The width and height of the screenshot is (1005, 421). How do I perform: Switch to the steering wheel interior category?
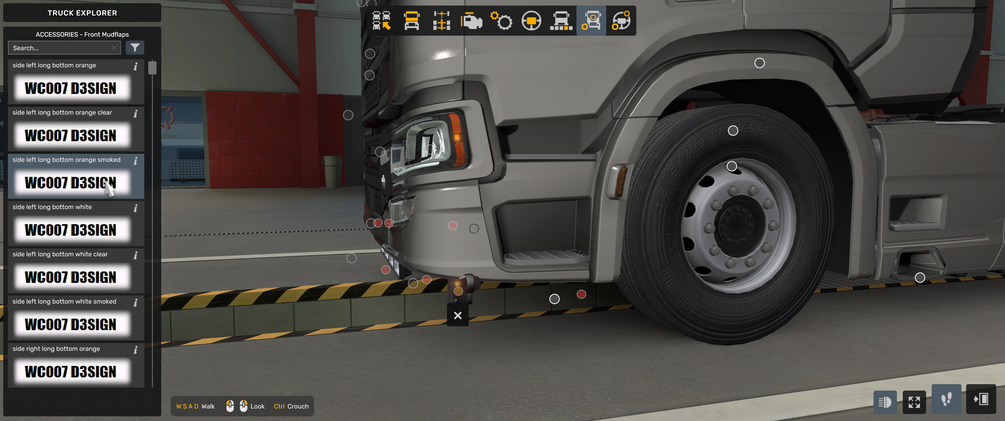point(532,20)
